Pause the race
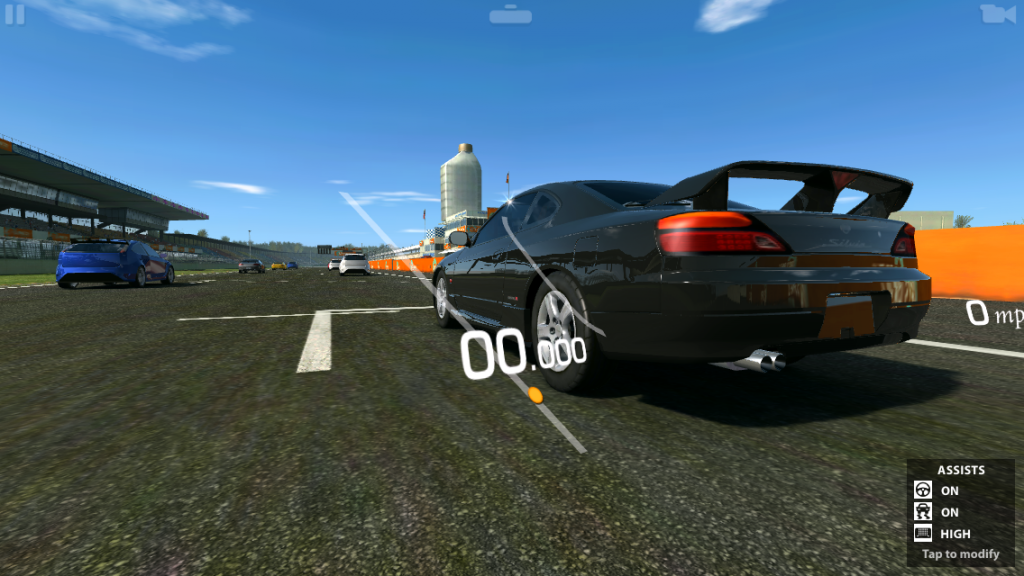Screen dimensions: 1024x576 point(14,15)
